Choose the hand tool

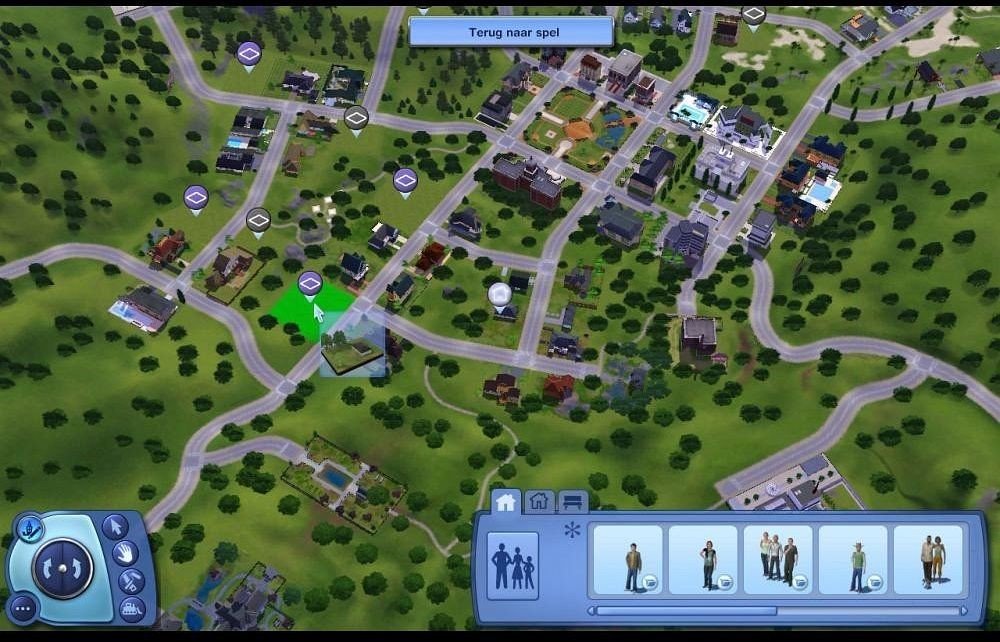[125, 552]
